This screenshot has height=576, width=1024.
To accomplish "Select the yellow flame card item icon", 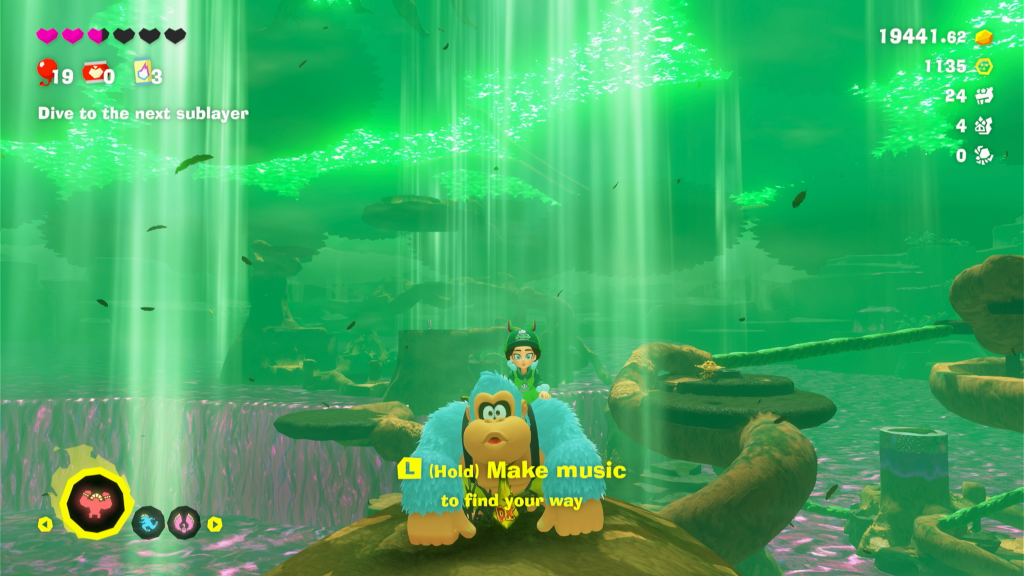I will 142,72.
